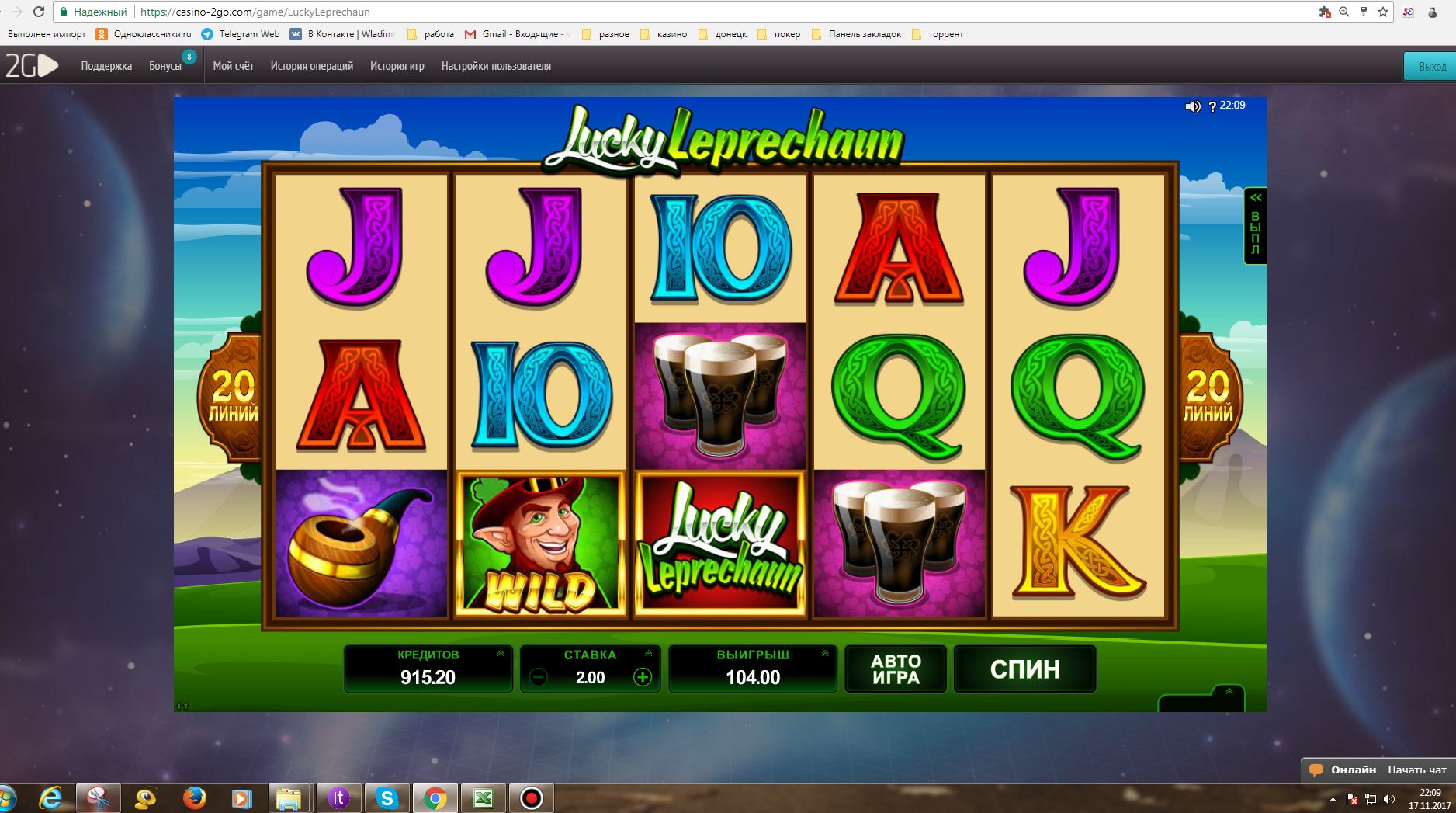View История игр game history
1456x813 pixels.
tap(397, 66)
